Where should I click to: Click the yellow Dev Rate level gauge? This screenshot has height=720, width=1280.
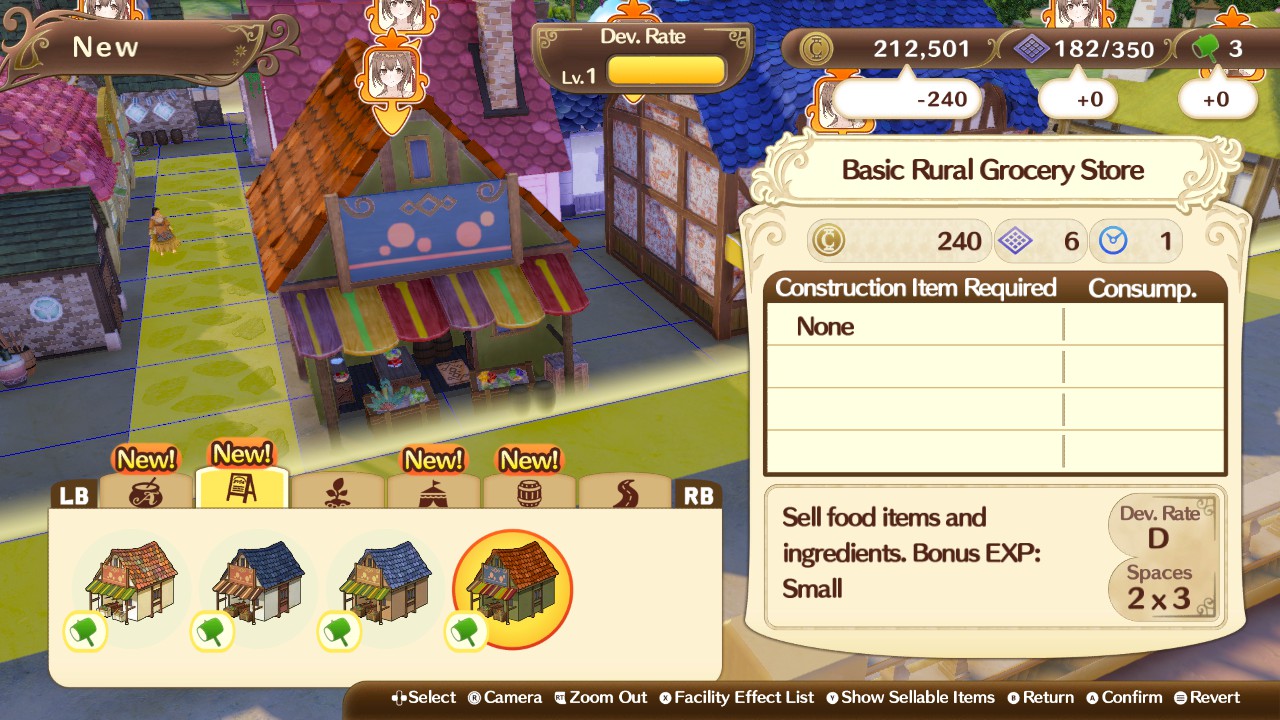(x=666, y=70)
